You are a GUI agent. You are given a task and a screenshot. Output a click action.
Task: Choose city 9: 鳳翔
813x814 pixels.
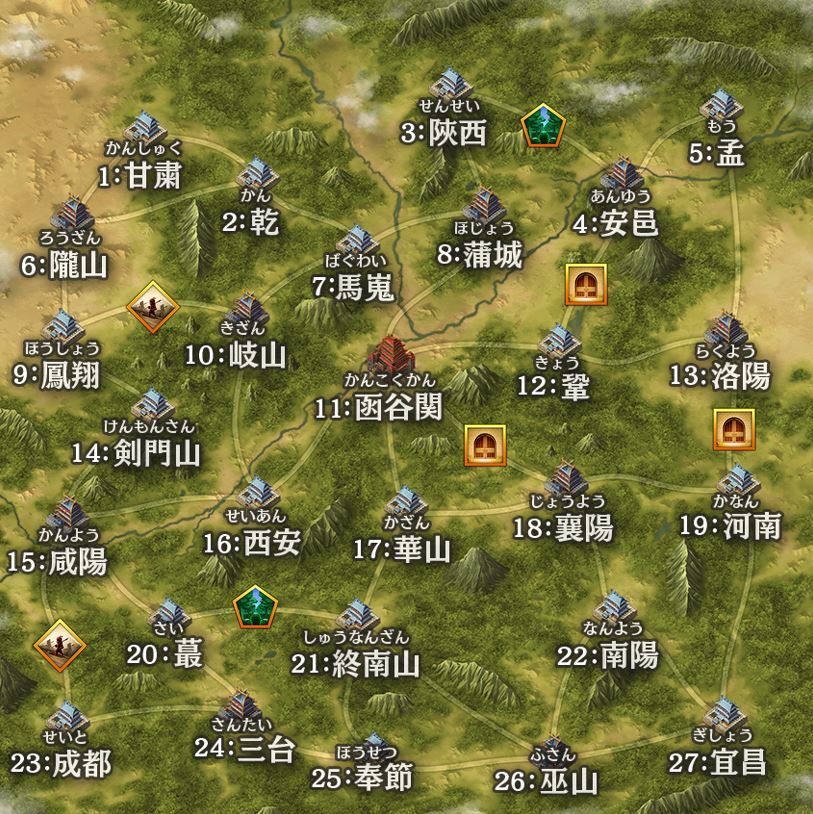(x=64, y=329)
